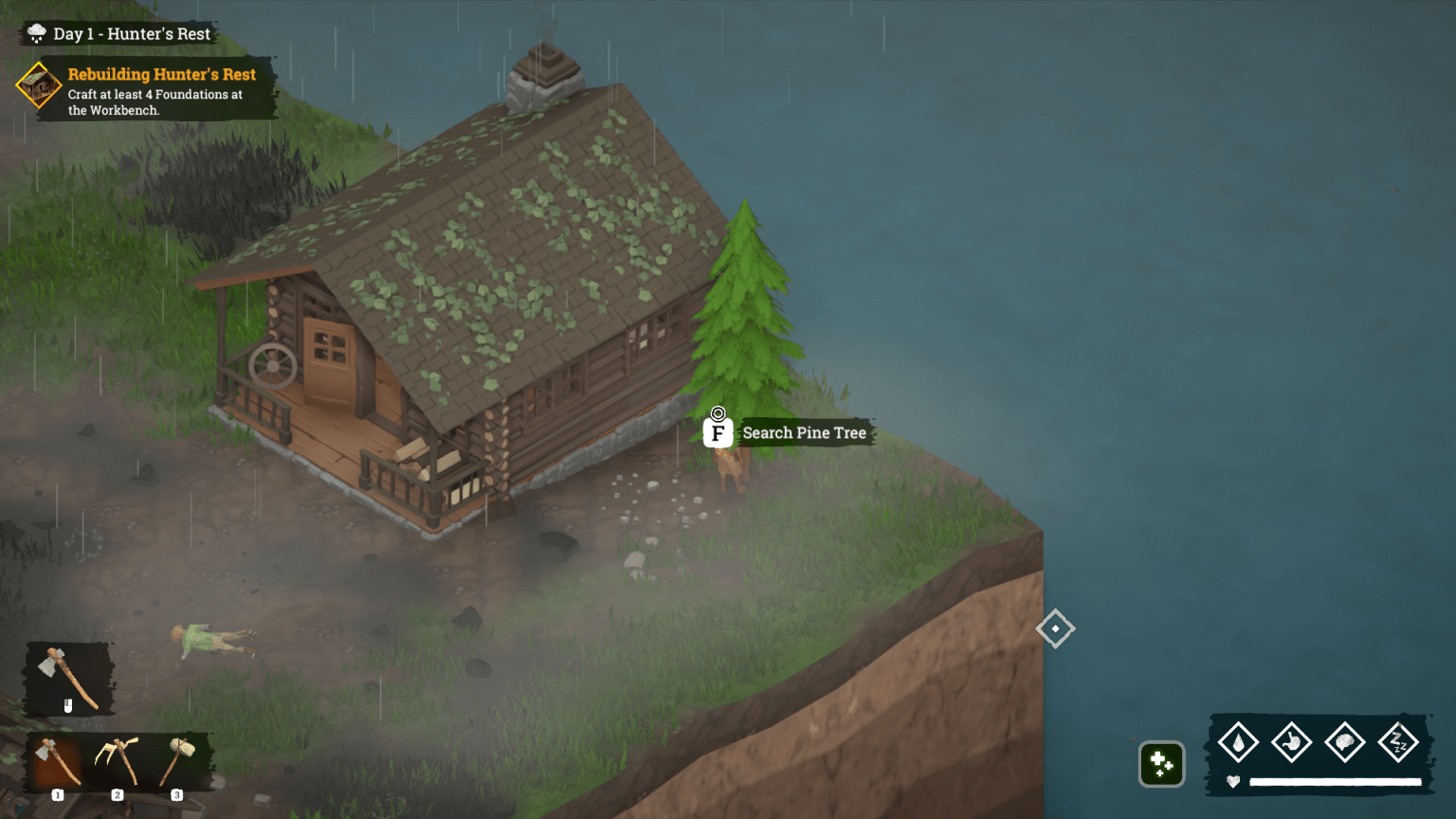Select the pickaxe in hotbar slot 2
The height and width of the screenshot is (819, 1456).
coord(118,761)
